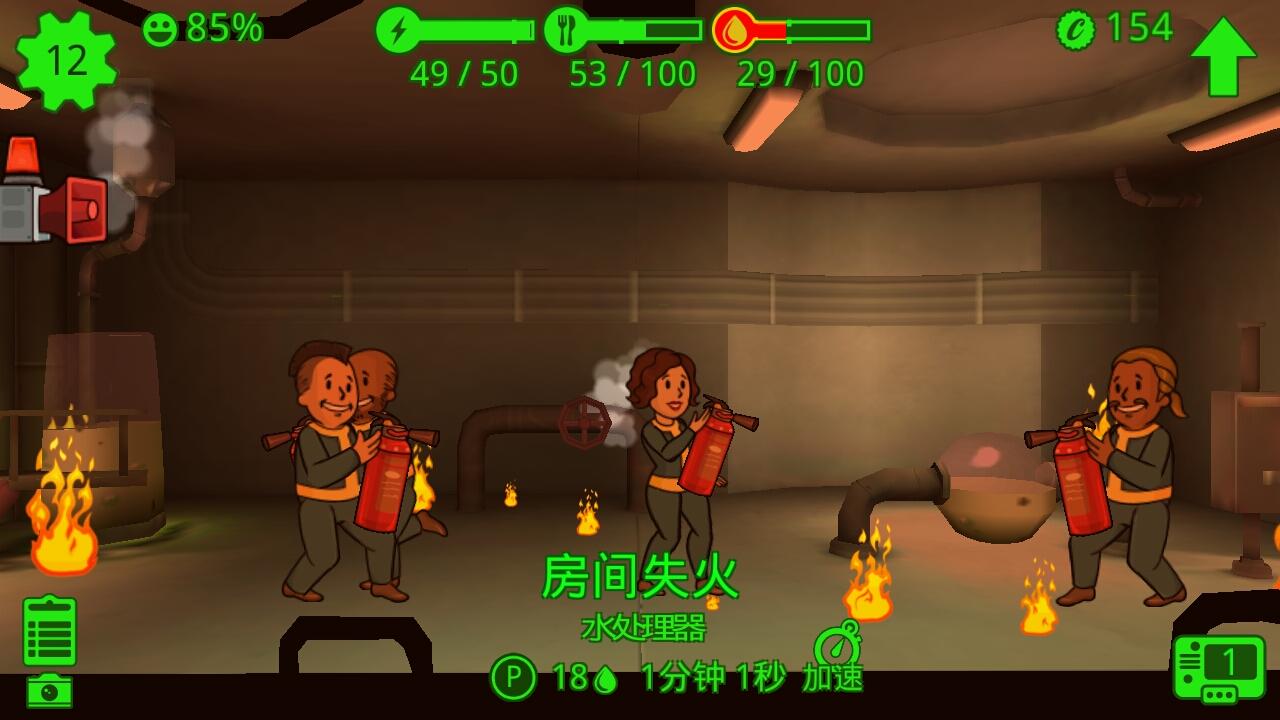Open the Pip-Boy menu
1280x720 pixels.
pos(1219,669)
